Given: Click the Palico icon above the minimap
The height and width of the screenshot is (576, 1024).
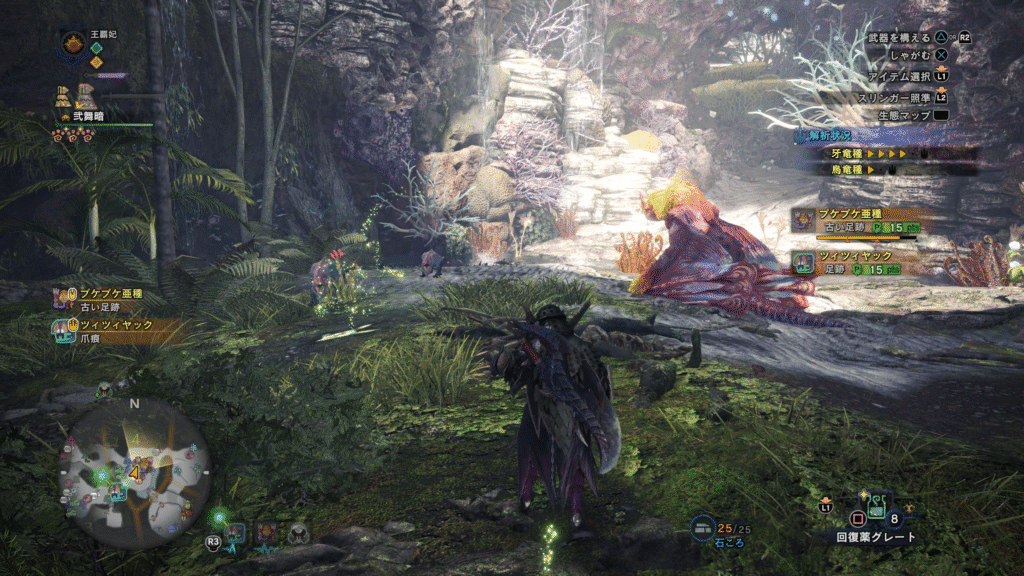Looking at the screenshot, I should tap(103, 388).
